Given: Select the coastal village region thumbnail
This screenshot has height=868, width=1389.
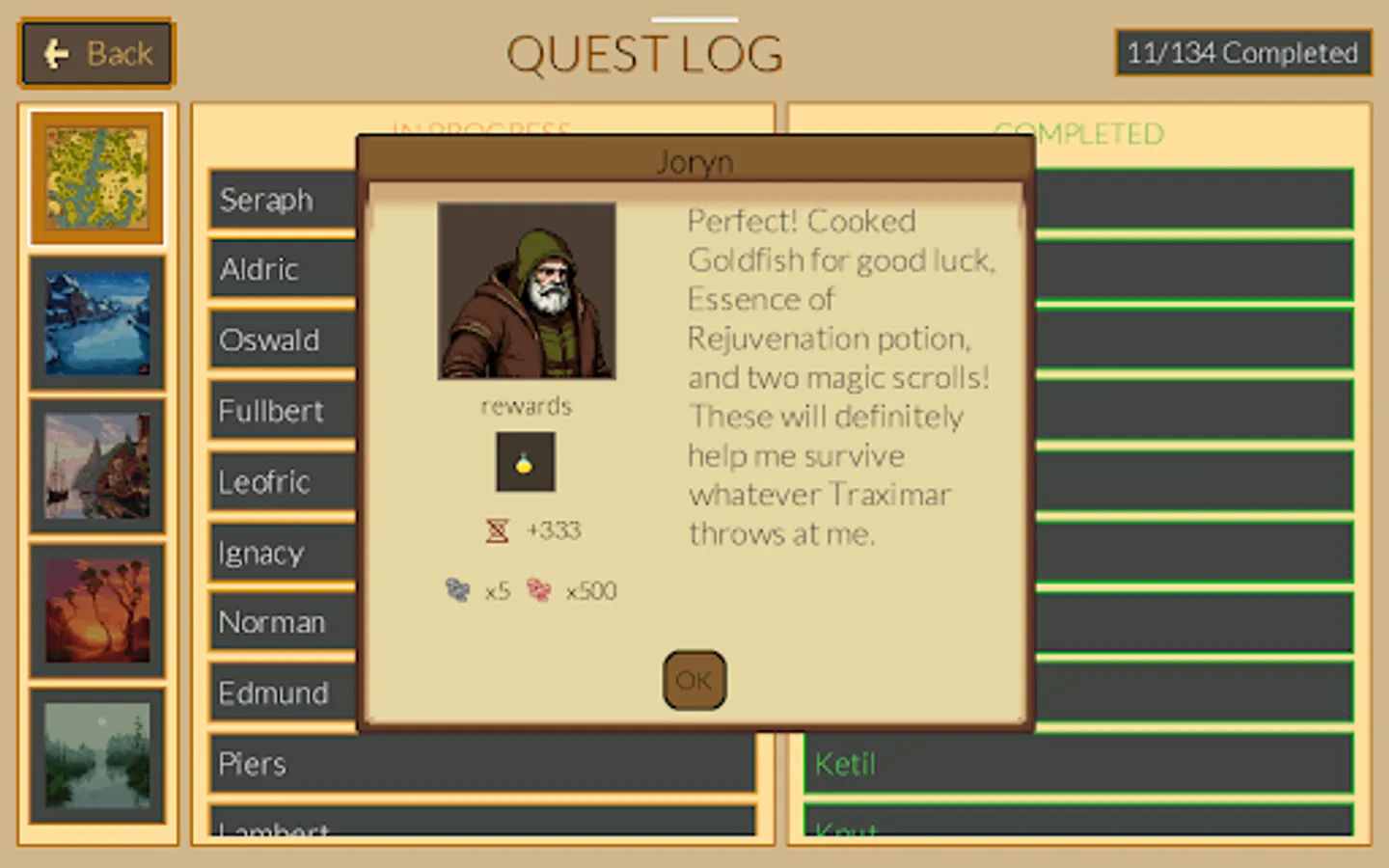Looking at the screenshot, I should pyautogui.click(x=96, y=467).
